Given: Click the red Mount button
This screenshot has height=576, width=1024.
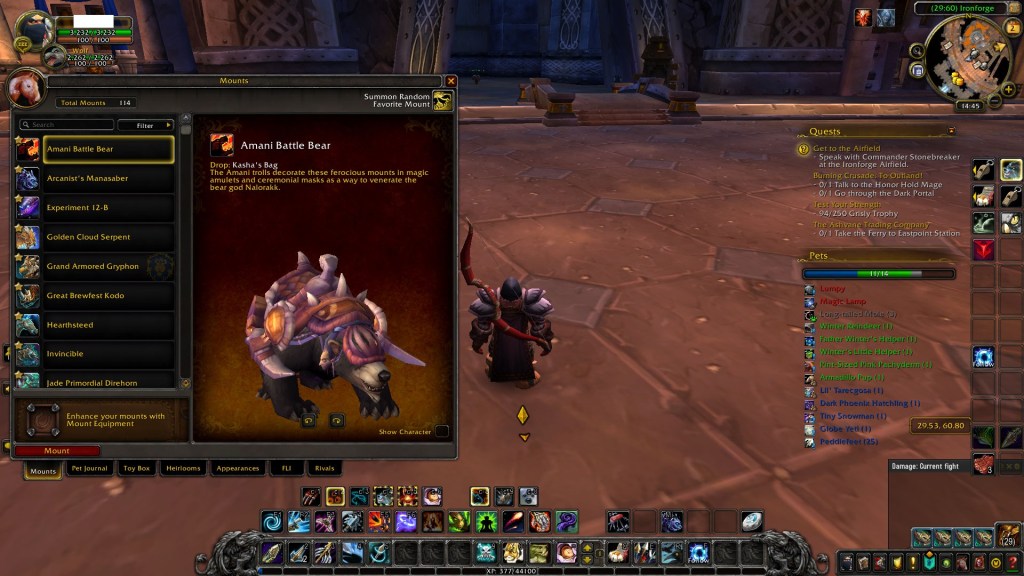Looking at the screenshot, I should pos(57,451).
